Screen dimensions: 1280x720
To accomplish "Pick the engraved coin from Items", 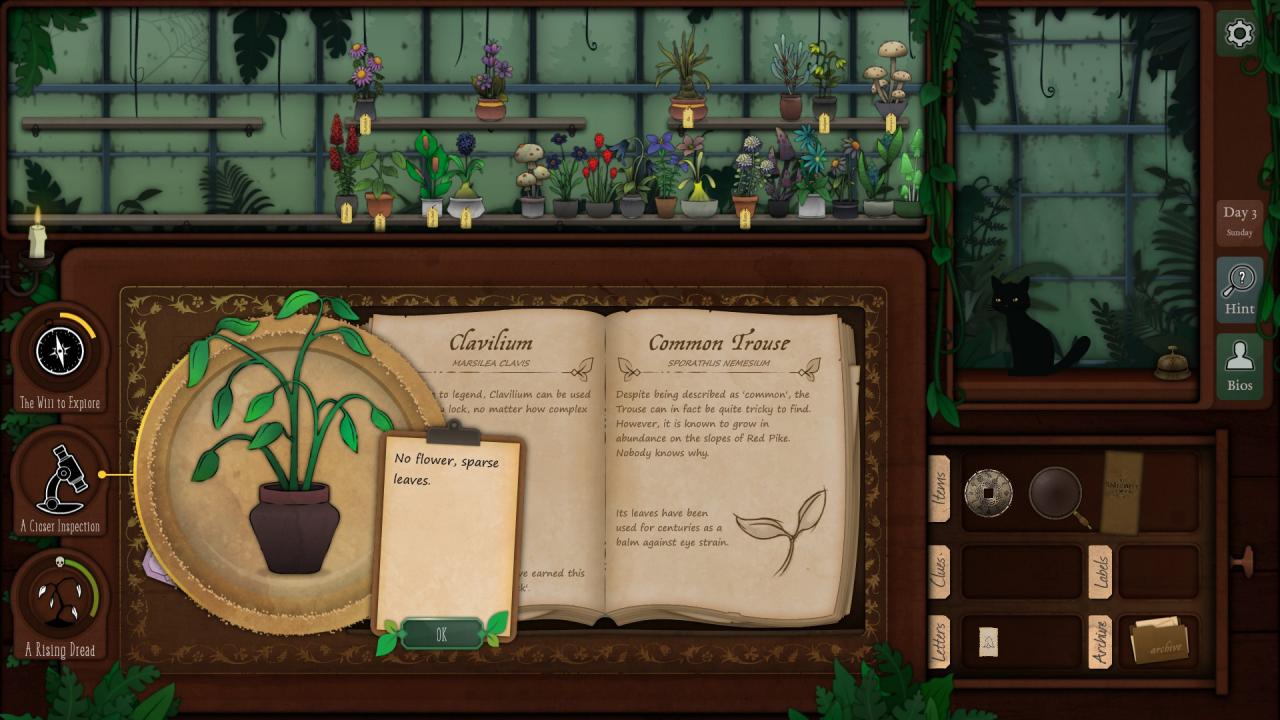I will pyautogui.click(x=988, y=492).
